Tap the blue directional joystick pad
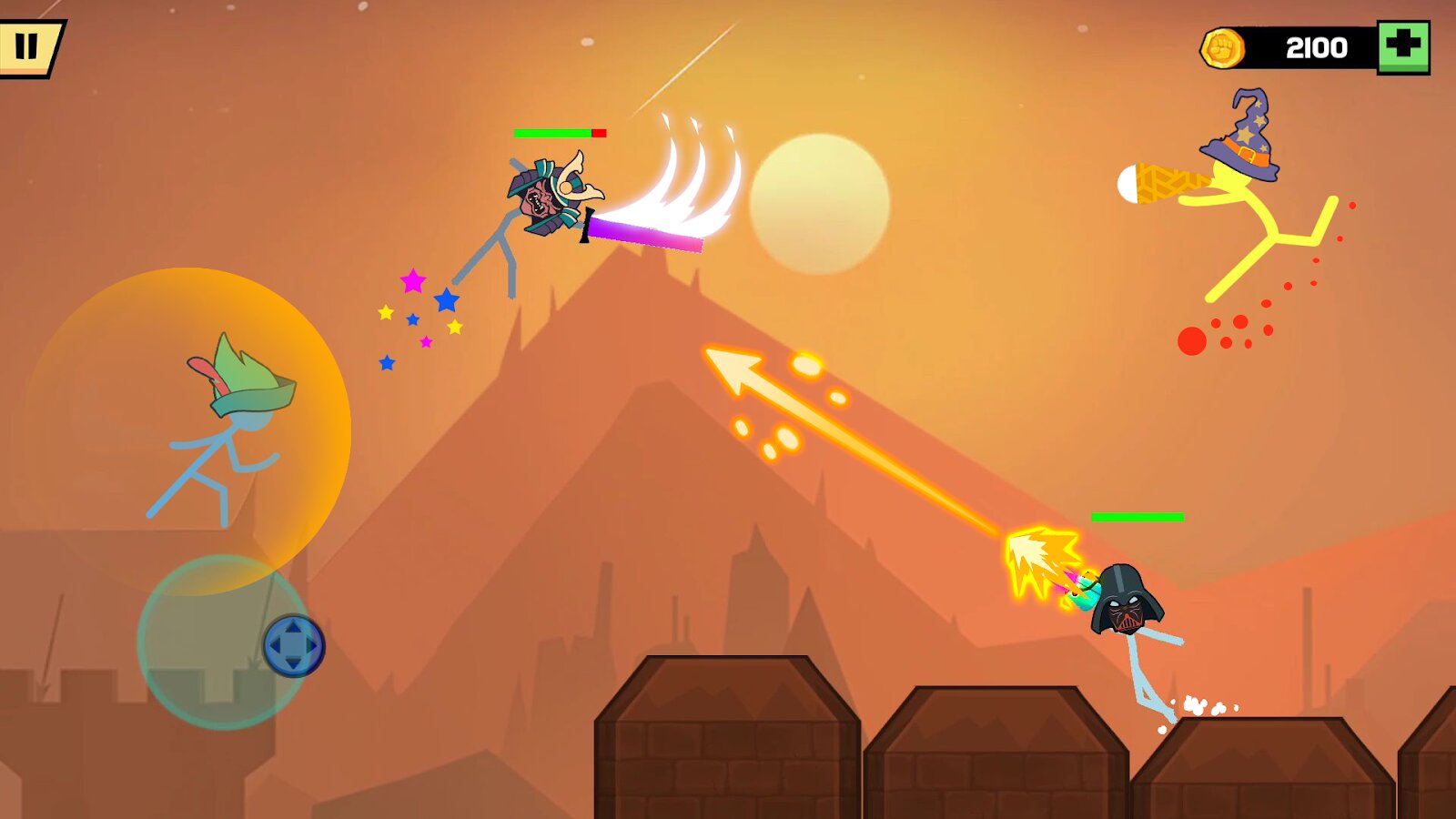Viewport: 1456px width, 819px height. tap(294, 643)
